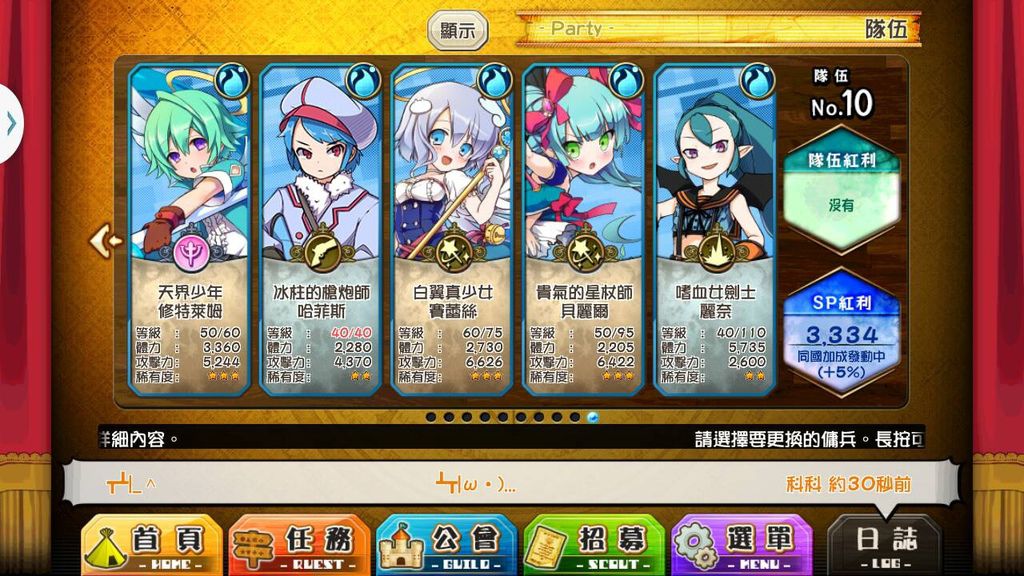Open the chat message bar
Viewport: 1024px width, 576px height.
[510, 484]
